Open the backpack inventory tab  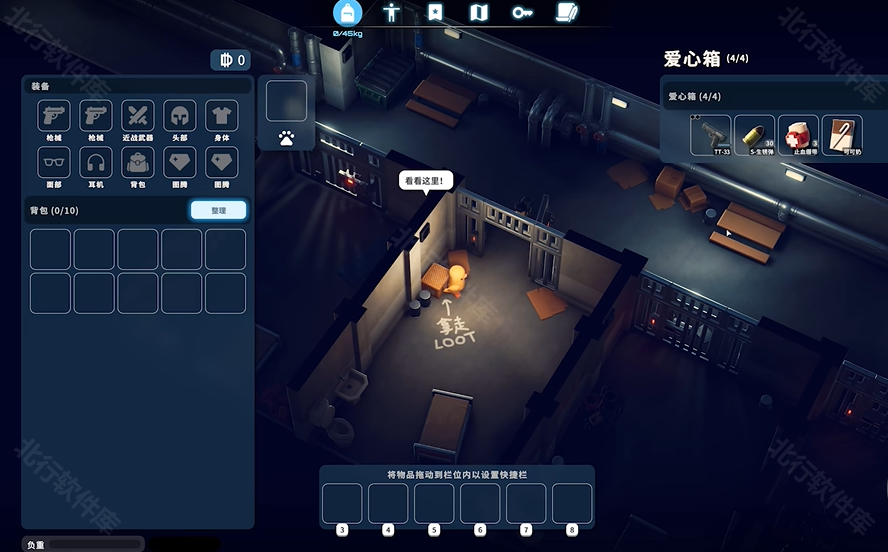click(348, 13)
